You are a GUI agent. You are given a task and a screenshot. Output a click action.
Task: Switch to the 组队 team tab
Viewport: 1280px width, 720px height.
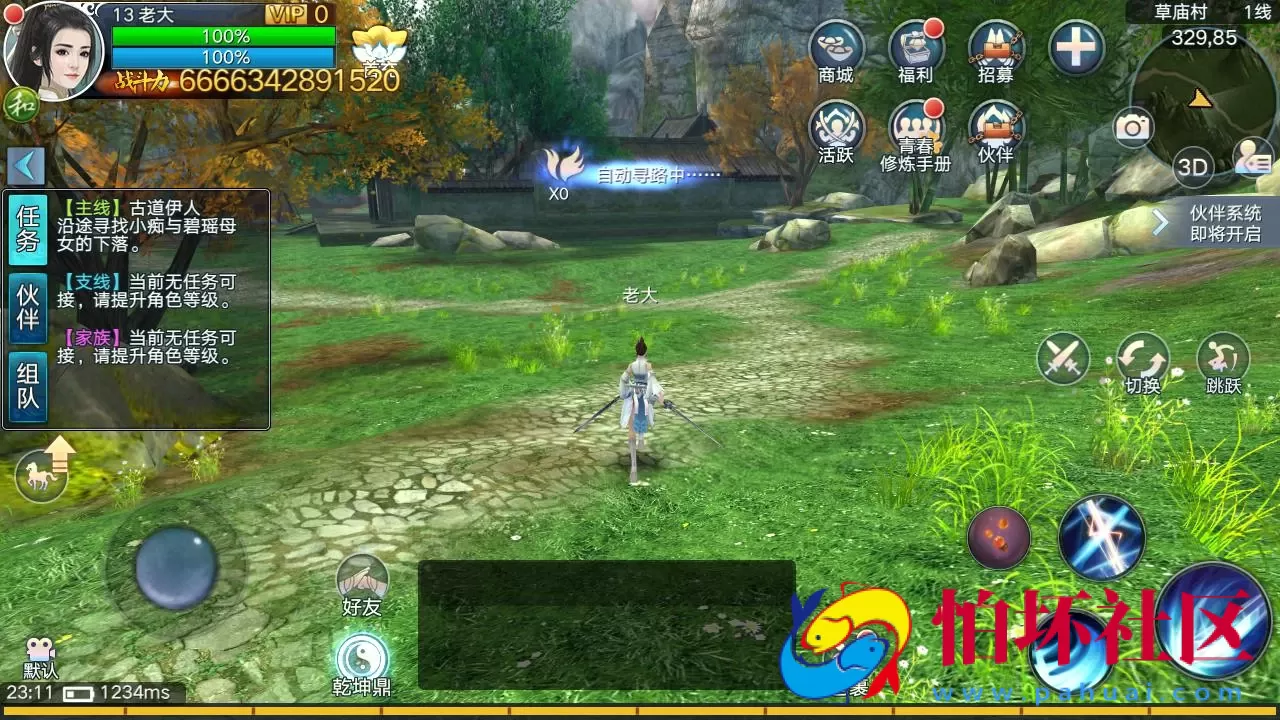coord(25,375)
